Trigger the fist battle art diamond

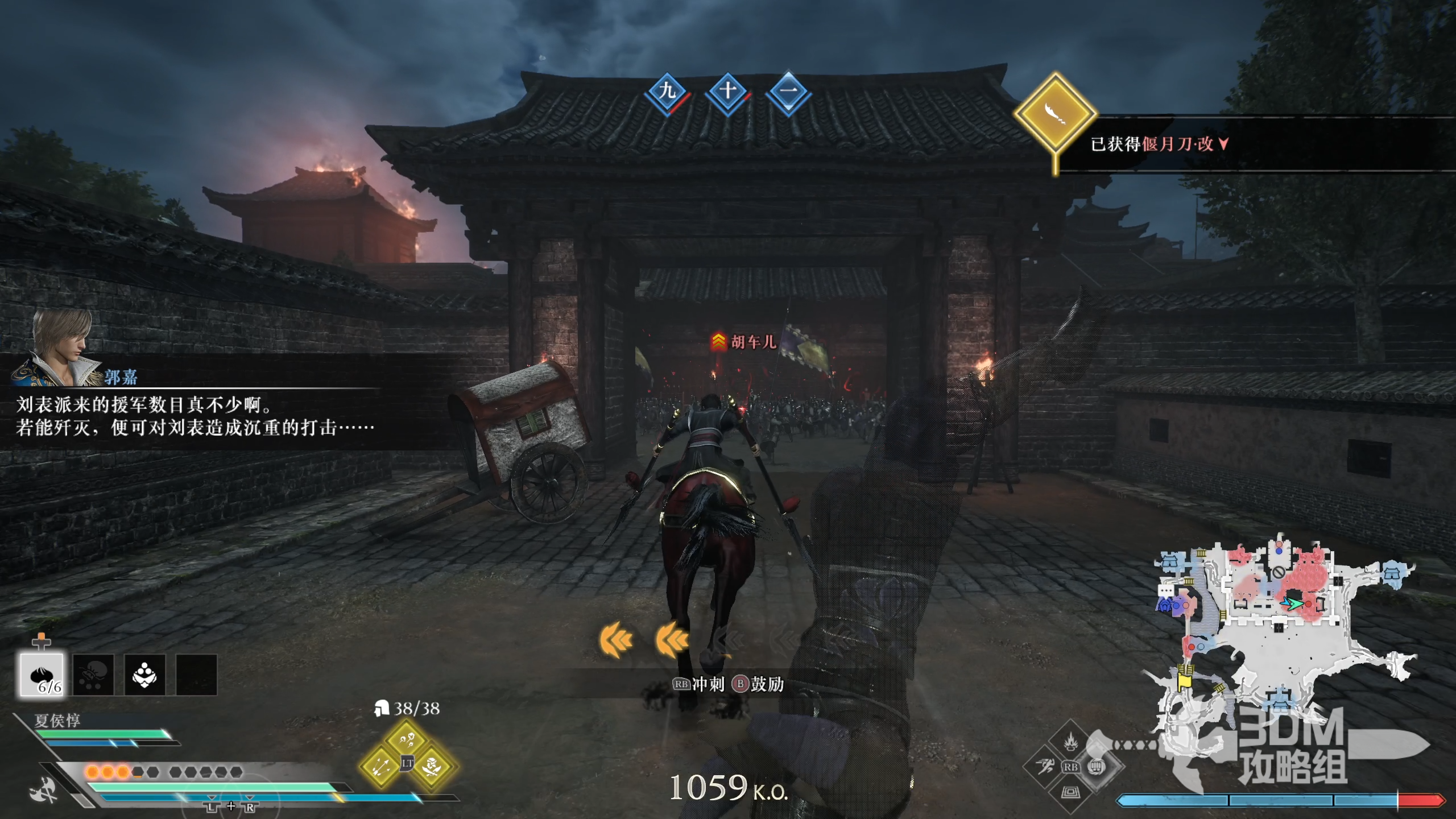1096,767
